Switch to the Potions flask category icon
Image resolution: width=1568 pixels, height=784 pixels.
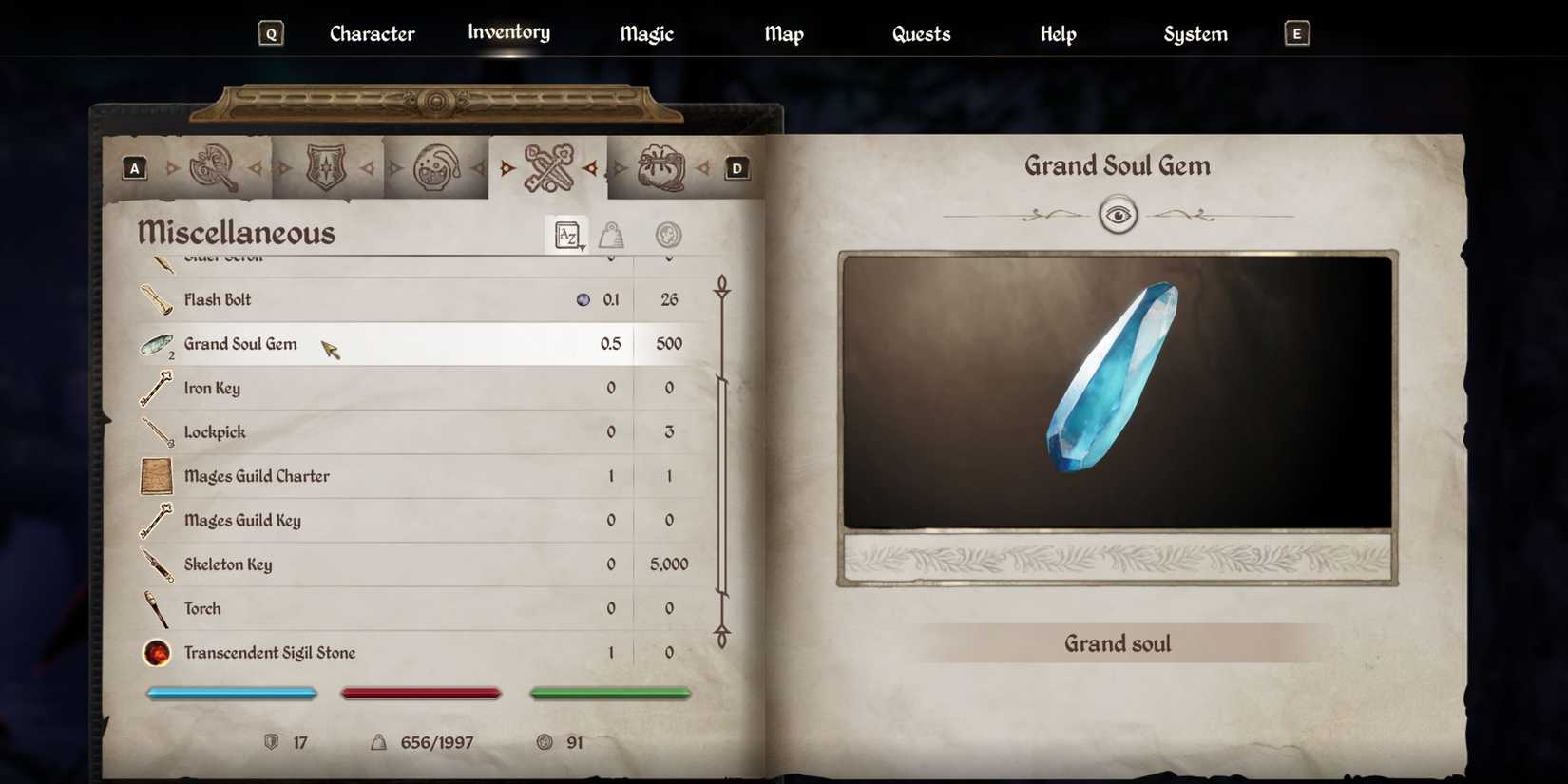(436, 166)
